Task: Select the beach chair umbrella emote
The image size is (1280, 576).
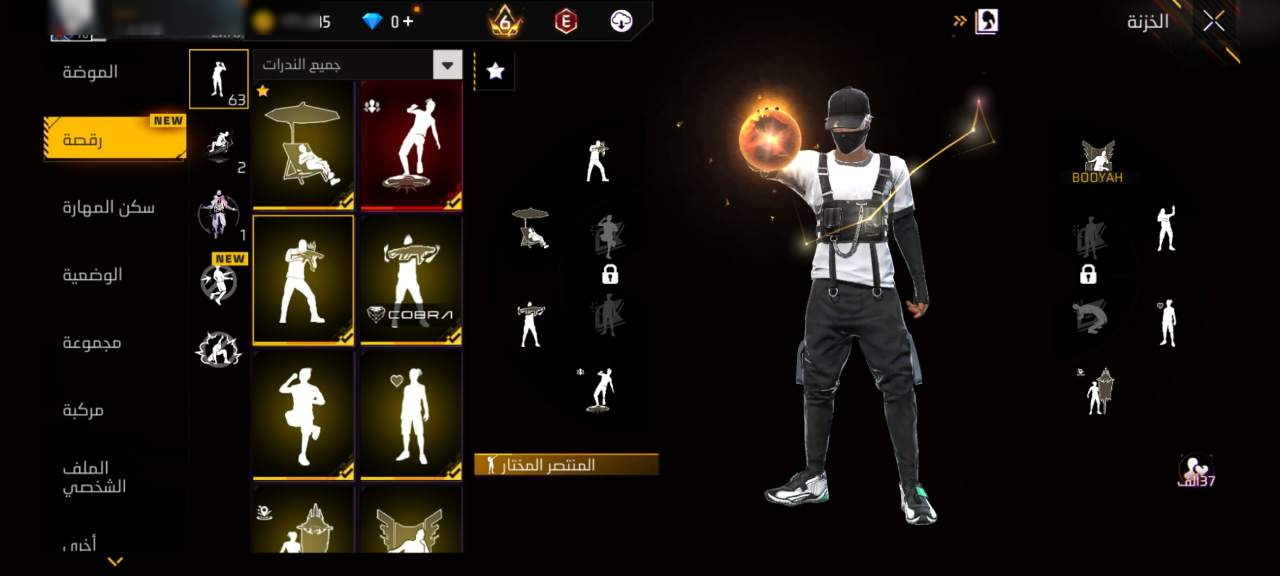Action: [303, 145]
